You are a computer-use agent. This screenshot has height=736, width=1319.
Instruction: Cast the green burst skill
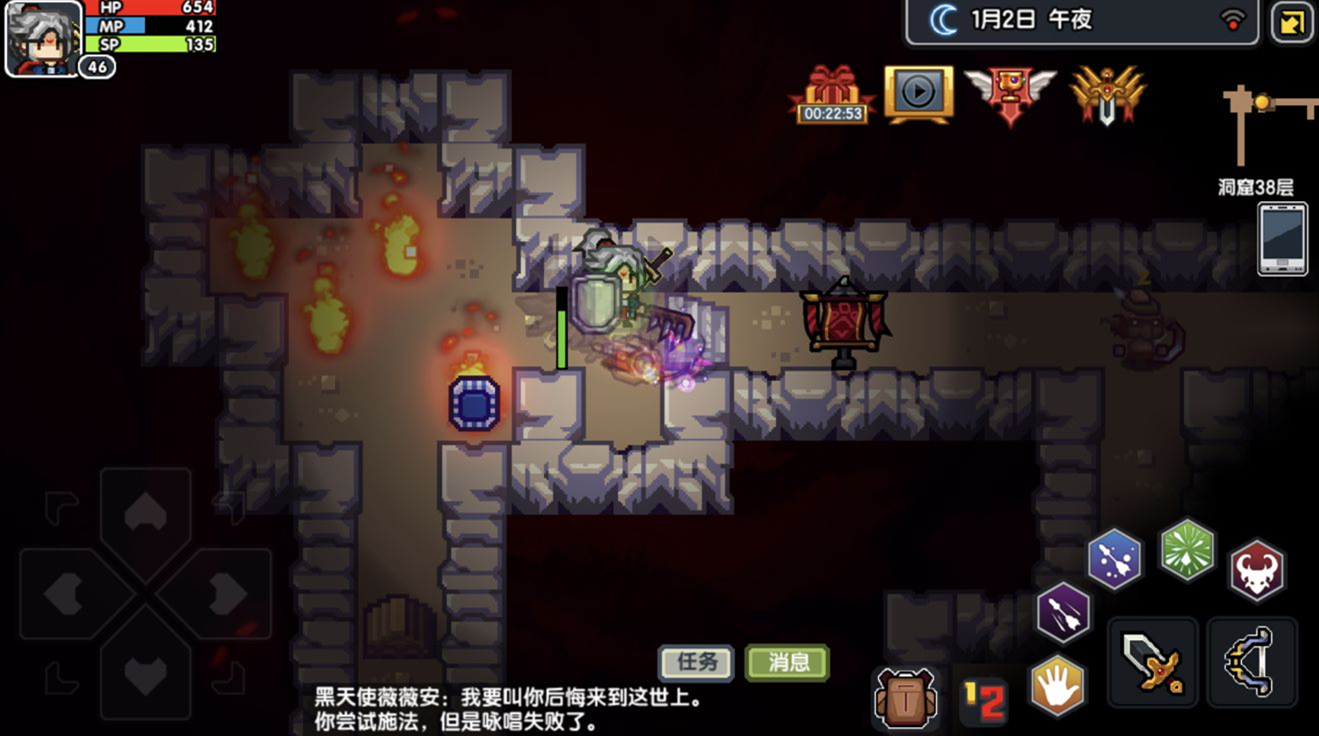[1187, 549]
